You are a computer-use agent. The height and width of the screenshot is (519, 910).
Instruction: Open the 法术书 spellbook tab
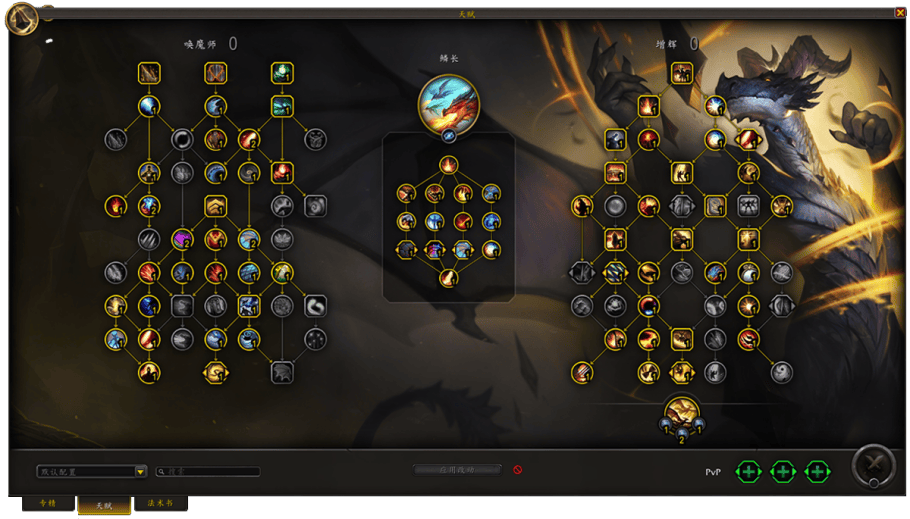coord(160,504)
